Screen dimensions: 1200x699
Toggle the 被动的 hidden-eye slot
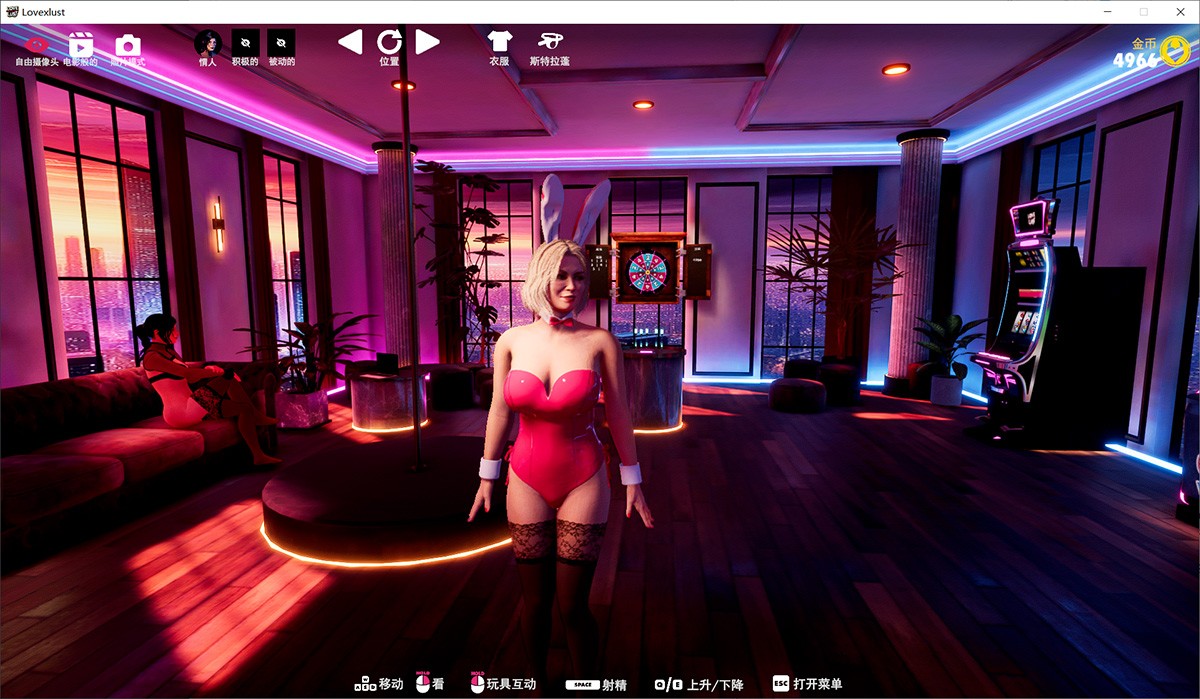pos(282,43)
